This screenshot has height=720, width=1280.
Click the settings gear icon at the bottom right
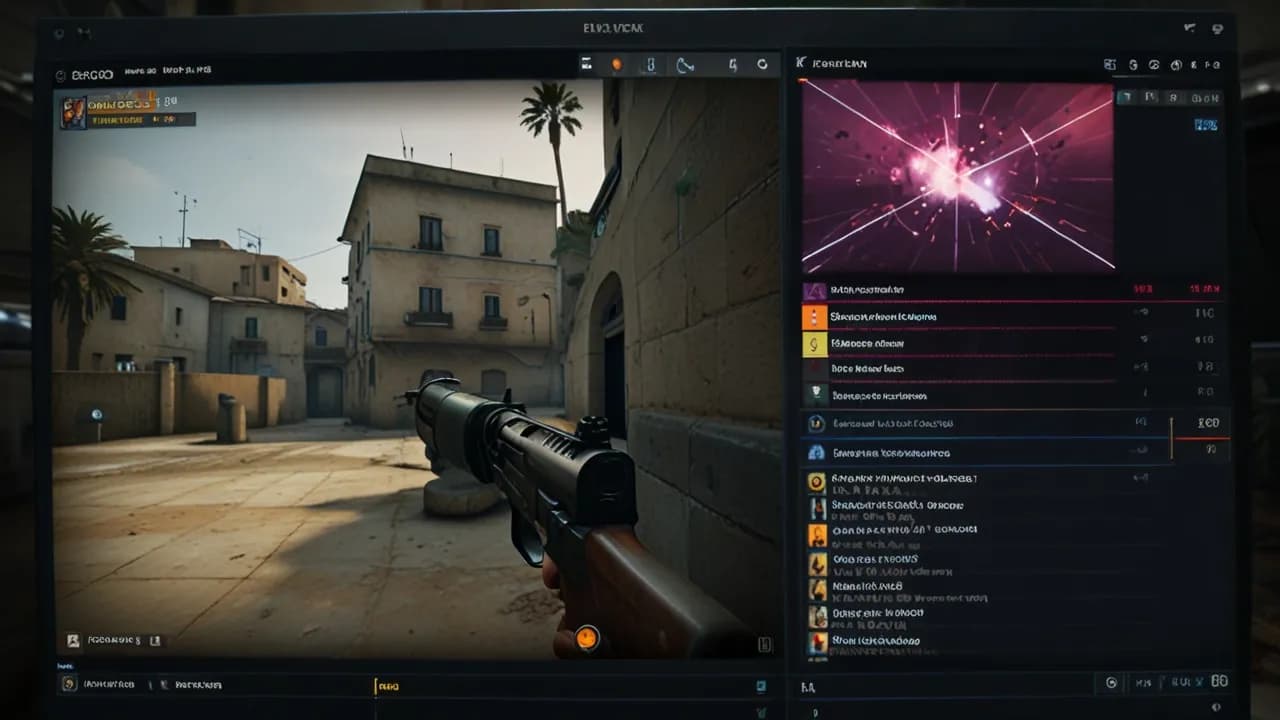(x=1110, y=682)
